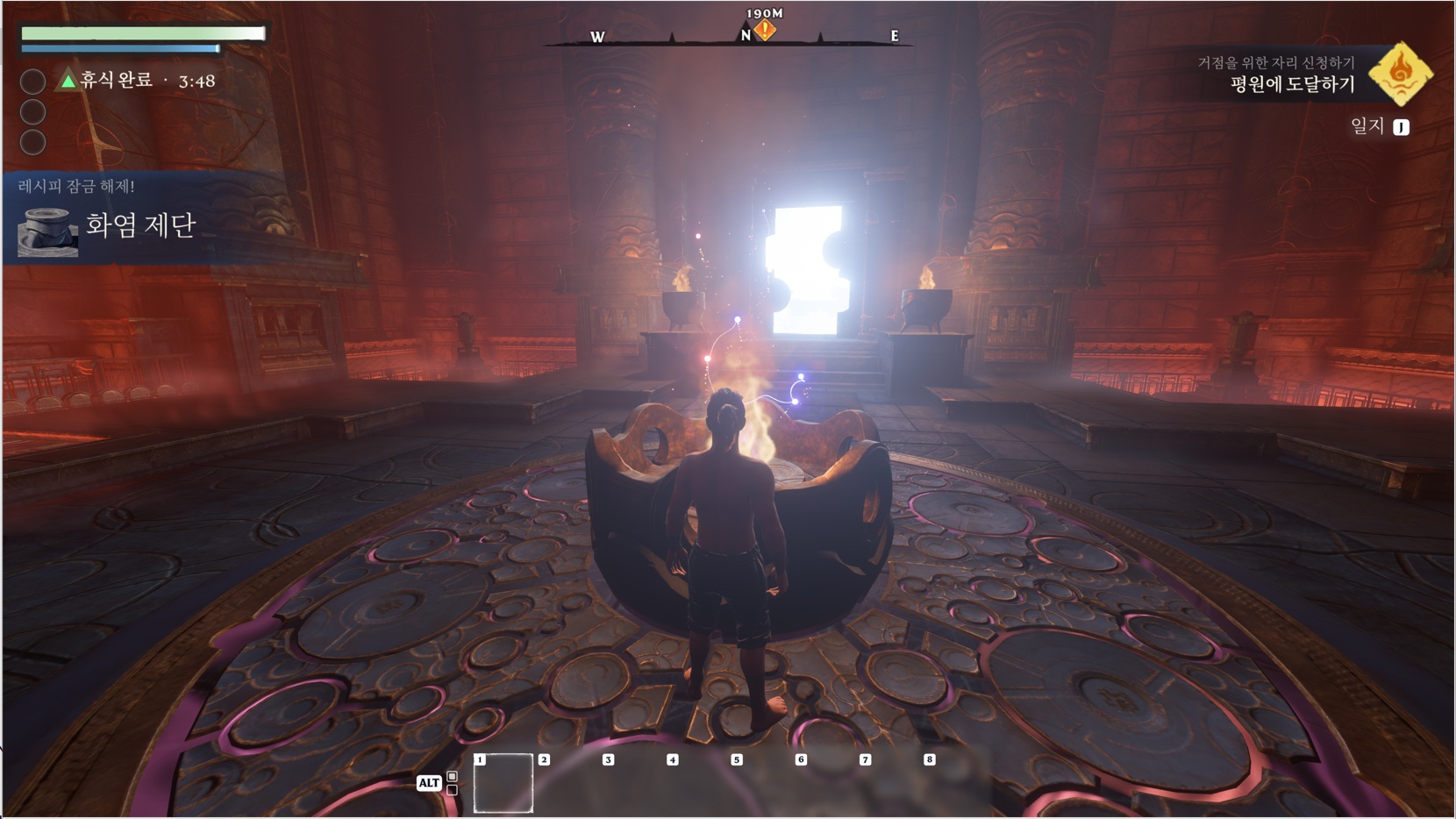This screenshot has width=1456, height=819.
Task: Select the 휴식 완료 rested buff icon
Action: click(x=68, y=81)
